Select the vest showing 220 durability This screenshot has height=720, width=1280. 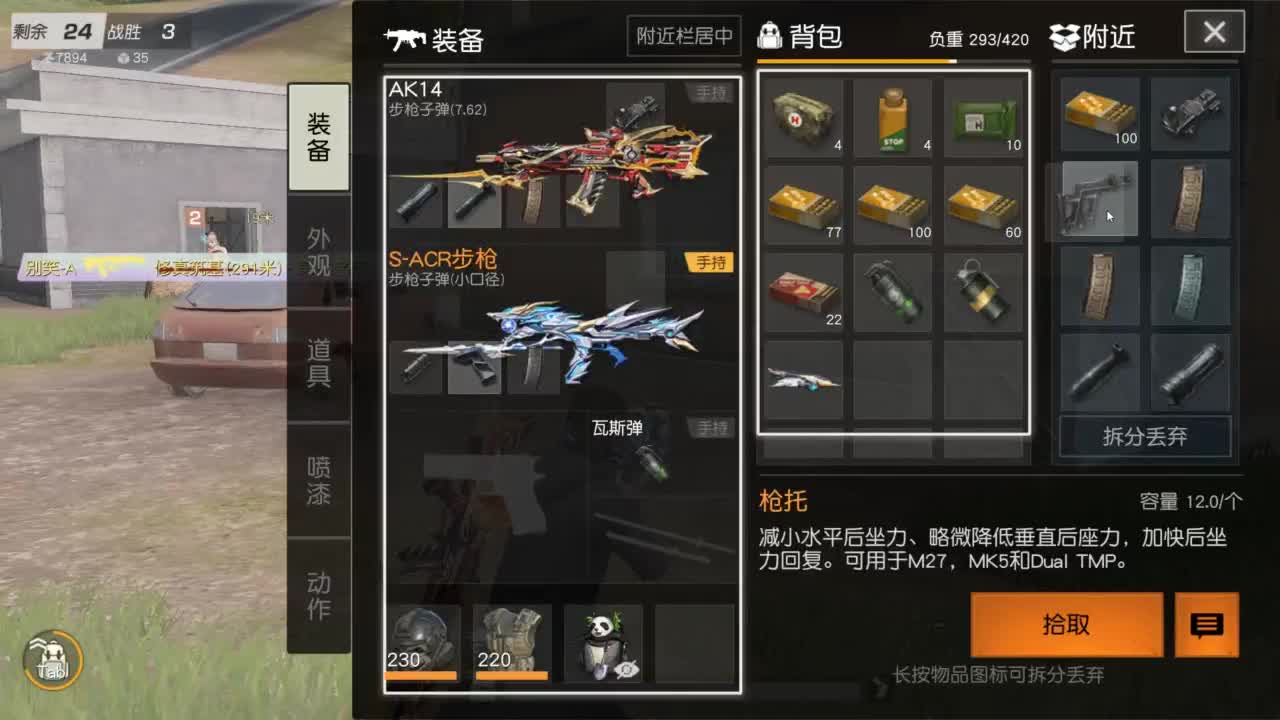click(x=513, y=632)
